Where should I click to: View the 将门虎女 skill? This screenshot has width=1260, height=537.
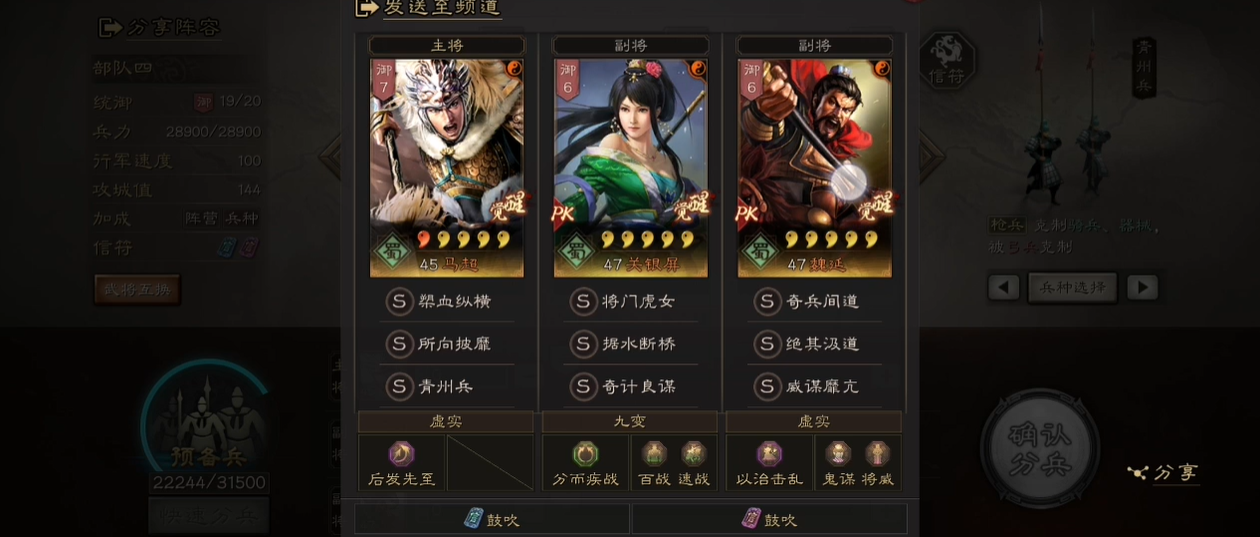[630, 301]
